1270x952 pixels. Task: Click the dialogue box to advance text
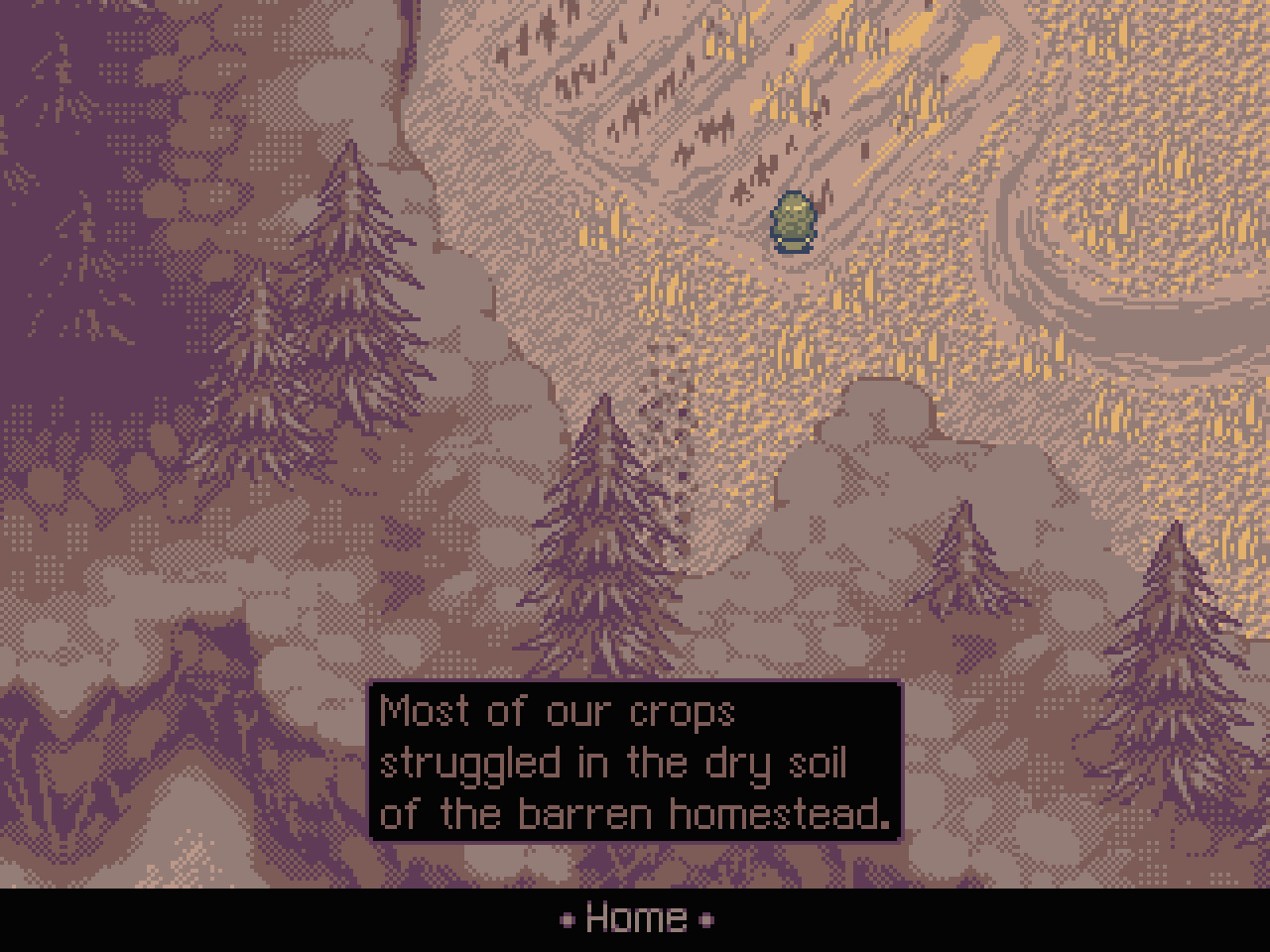coord(633,764)
